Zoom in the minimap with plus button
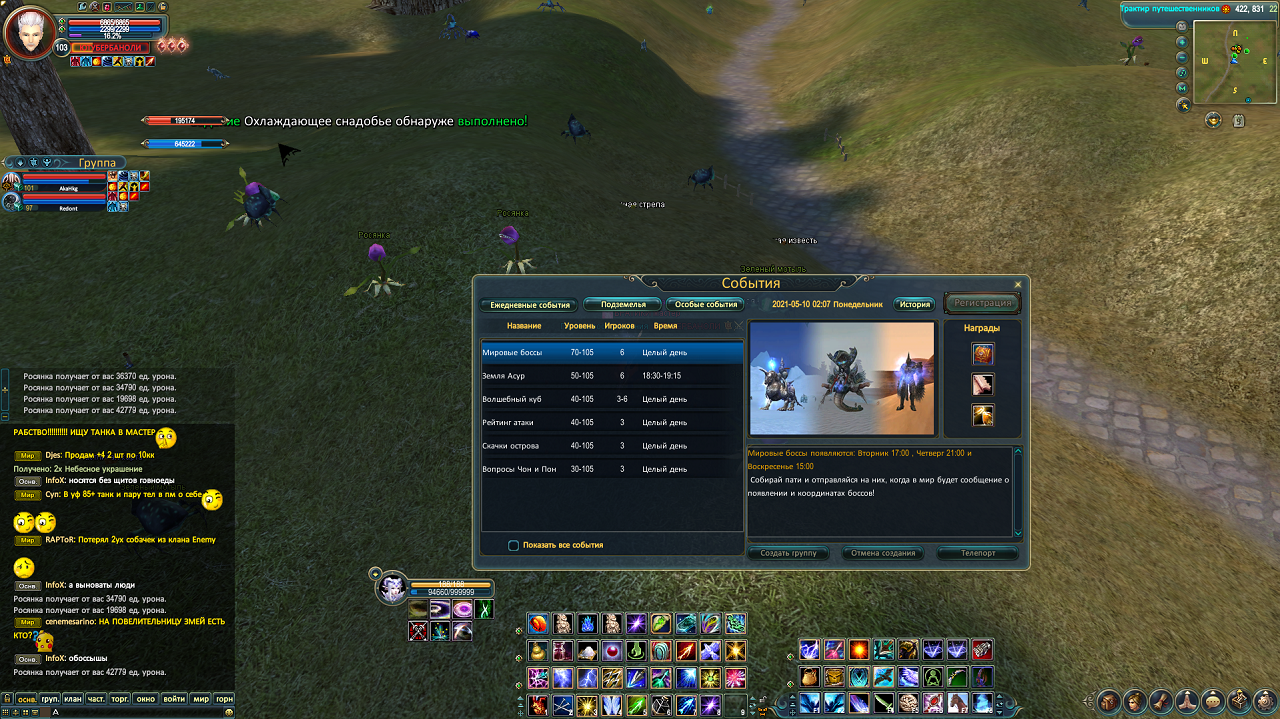 pyautogui.click(x=1182, y=41)
